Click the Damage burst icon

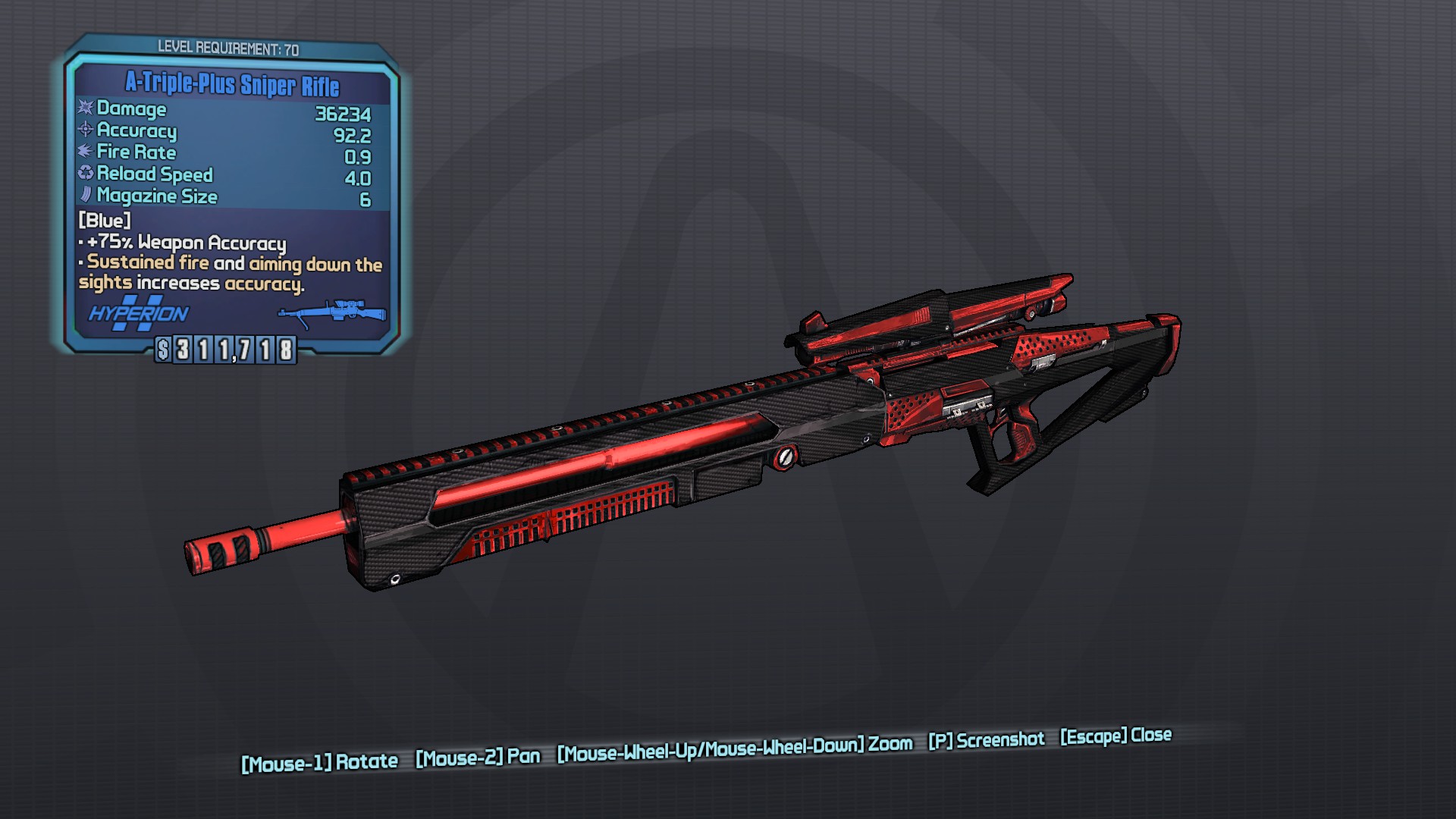pyautogui.click(x=84, y=110)
